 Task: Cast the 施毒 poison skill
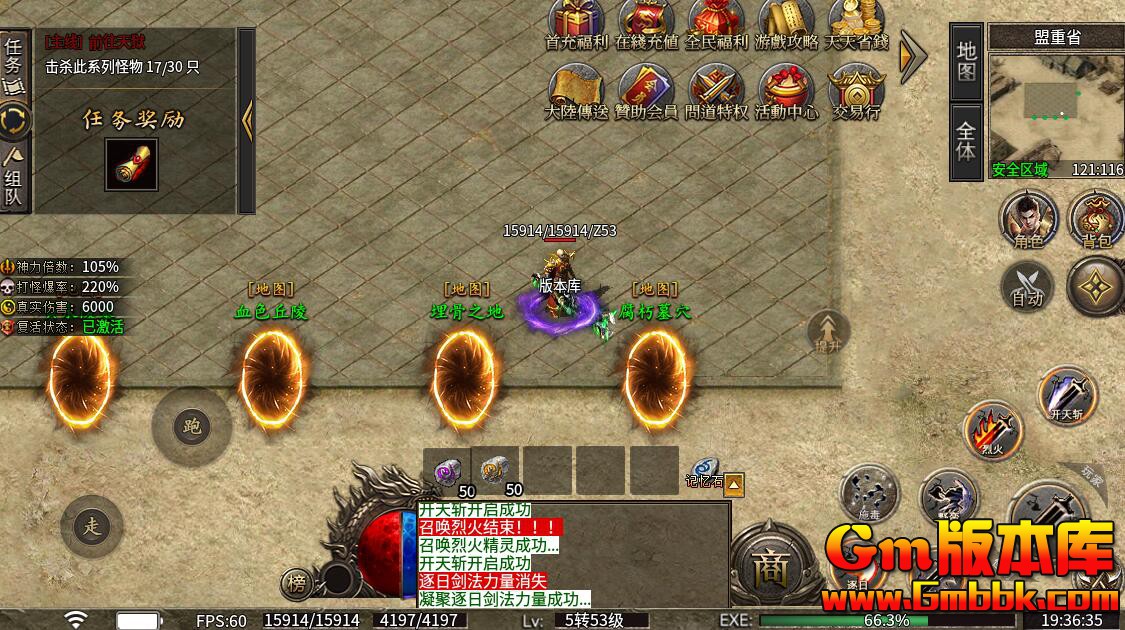[x=870, y=495]
